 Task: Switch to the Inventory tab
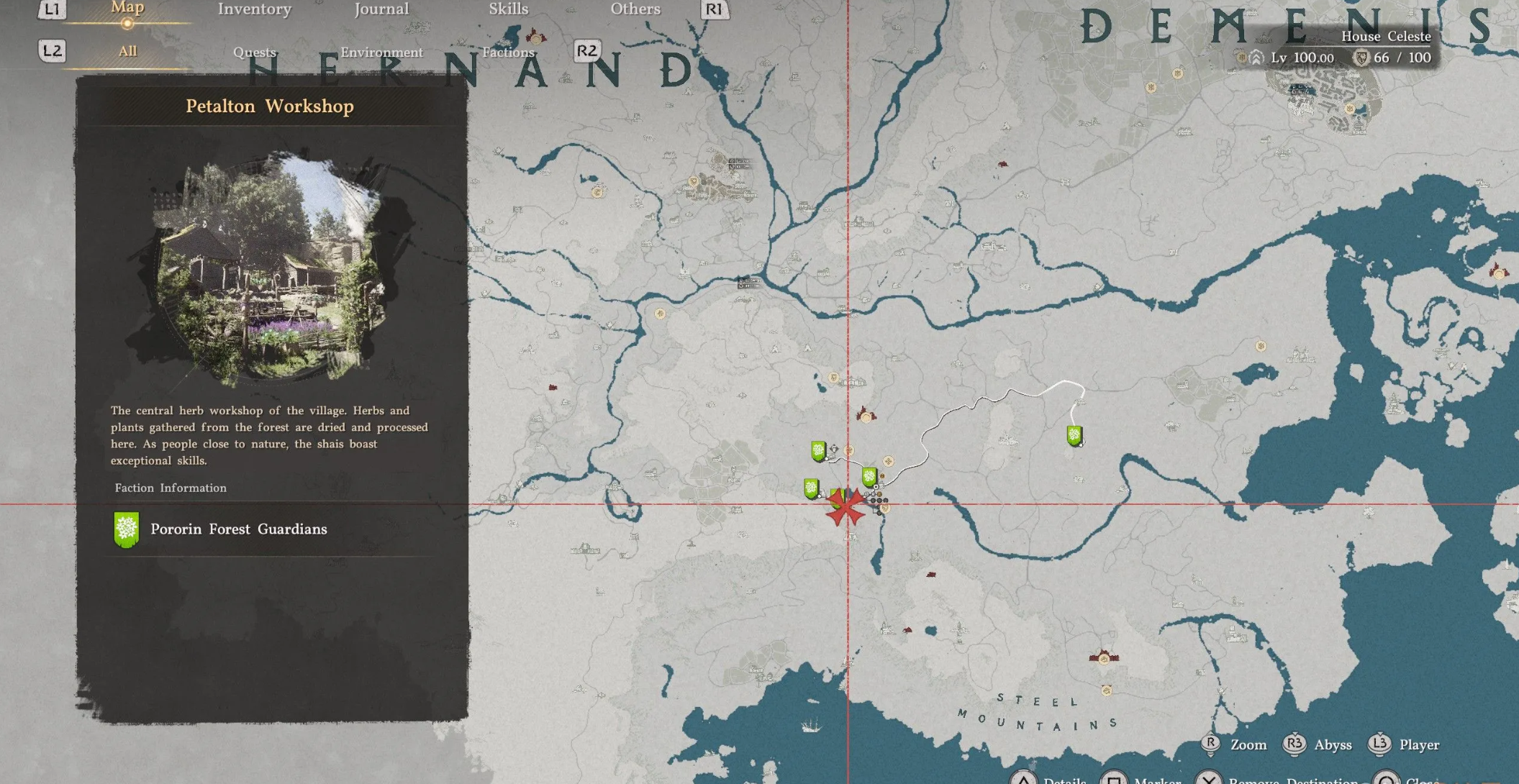tap(254, 9)
